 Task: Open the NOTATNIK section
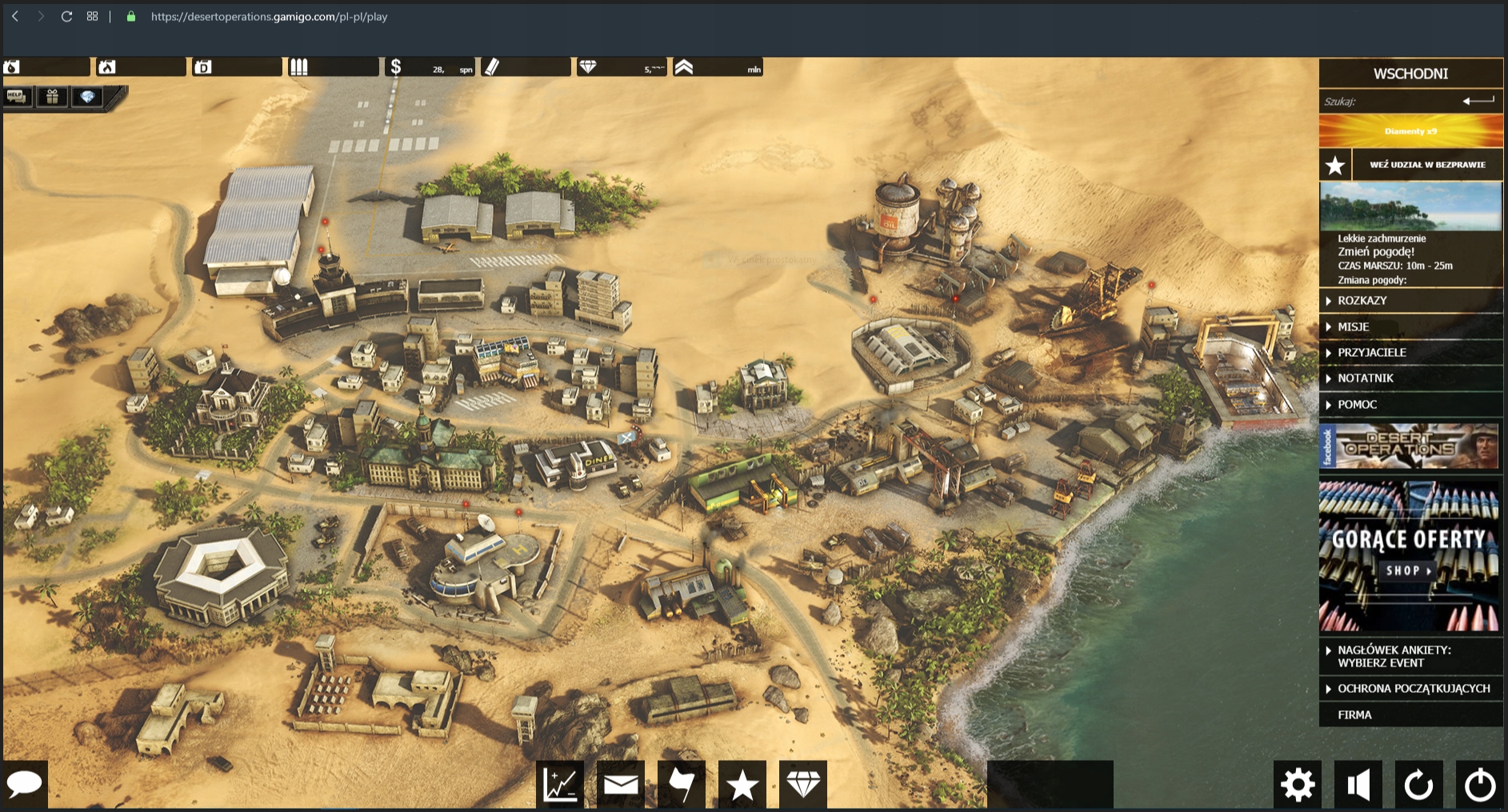tap(1366, 378)
